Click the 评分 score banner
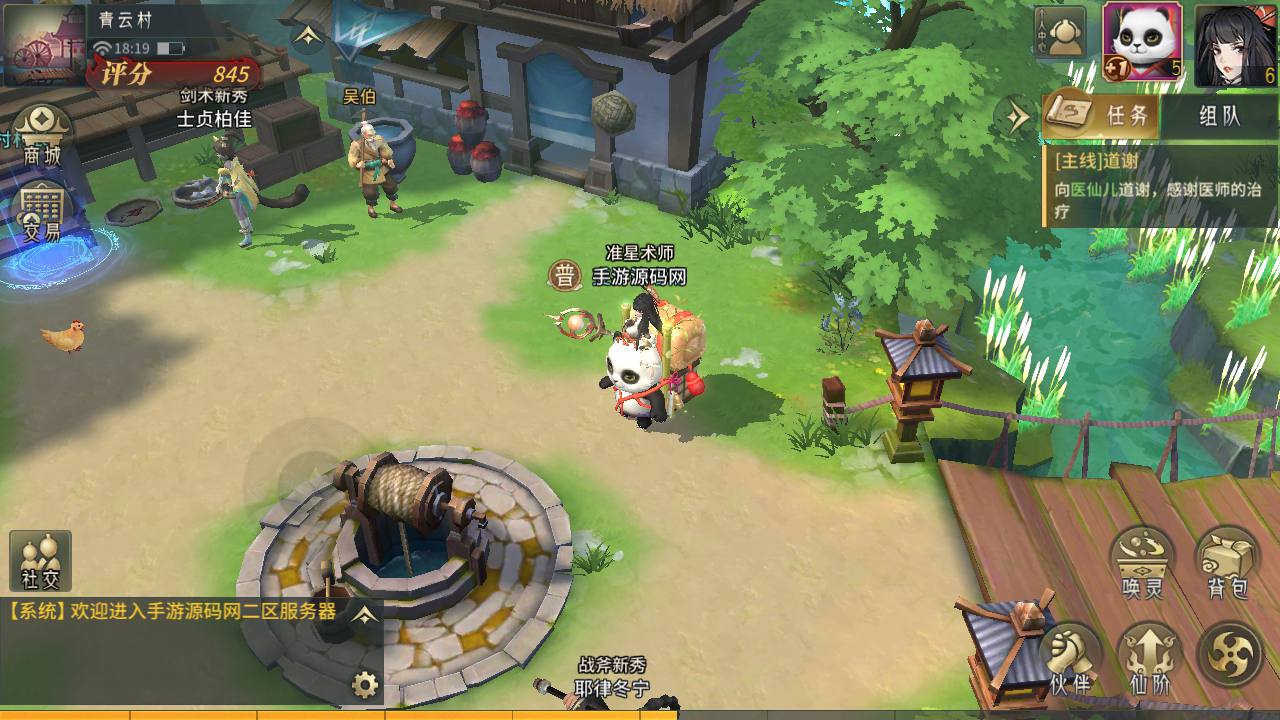 pos(175,74)
